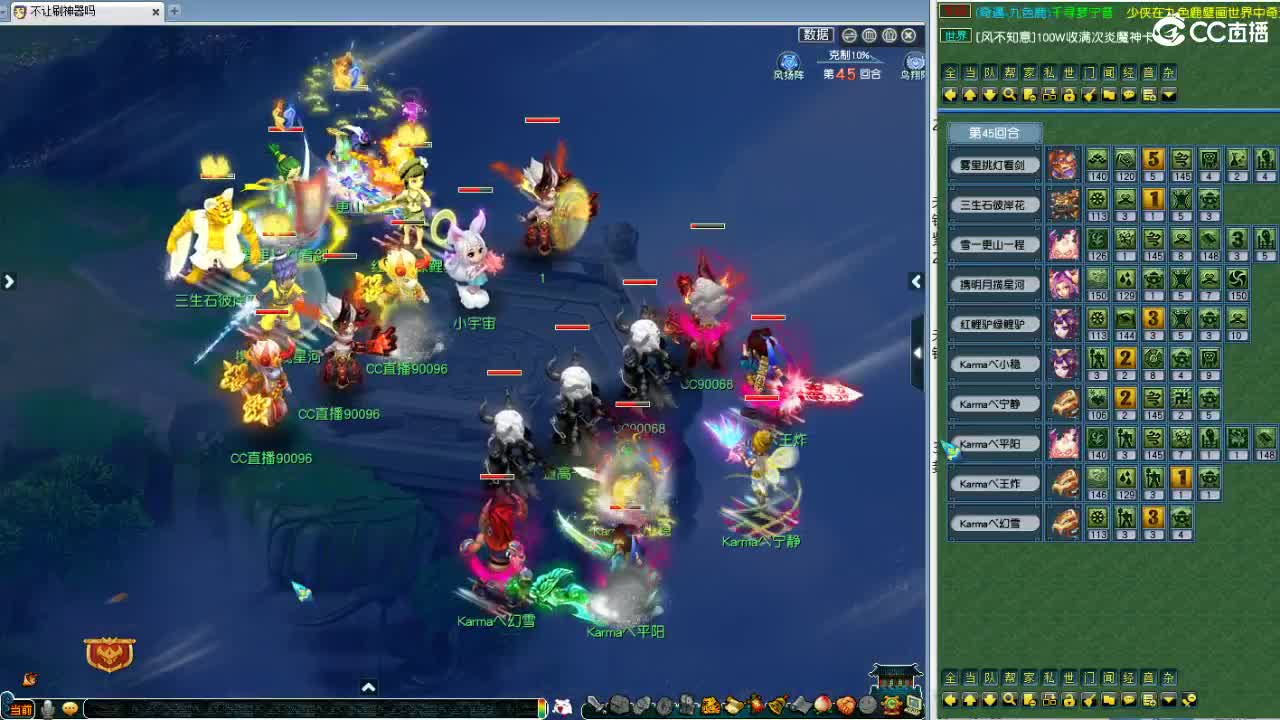Open the yellow dropdown arrow ending the chat toolbar
The width and height of the screenshot is (1280, 720).
1169,95
